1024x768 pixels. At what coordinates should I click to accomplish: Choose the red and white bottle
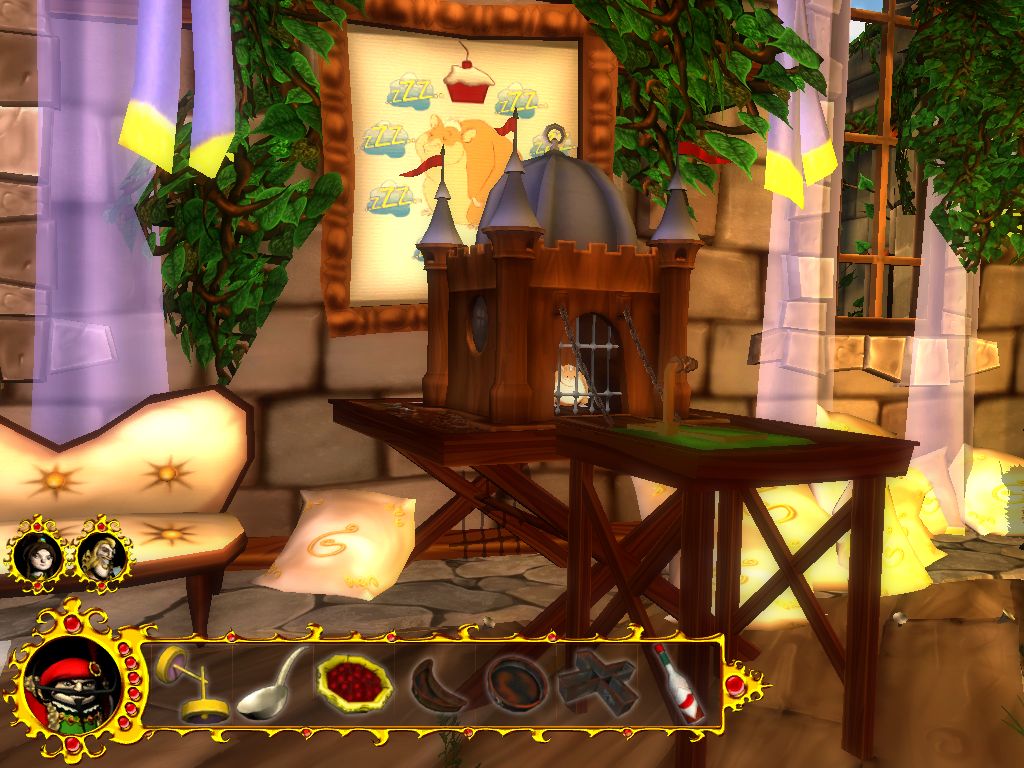[677, 684]
